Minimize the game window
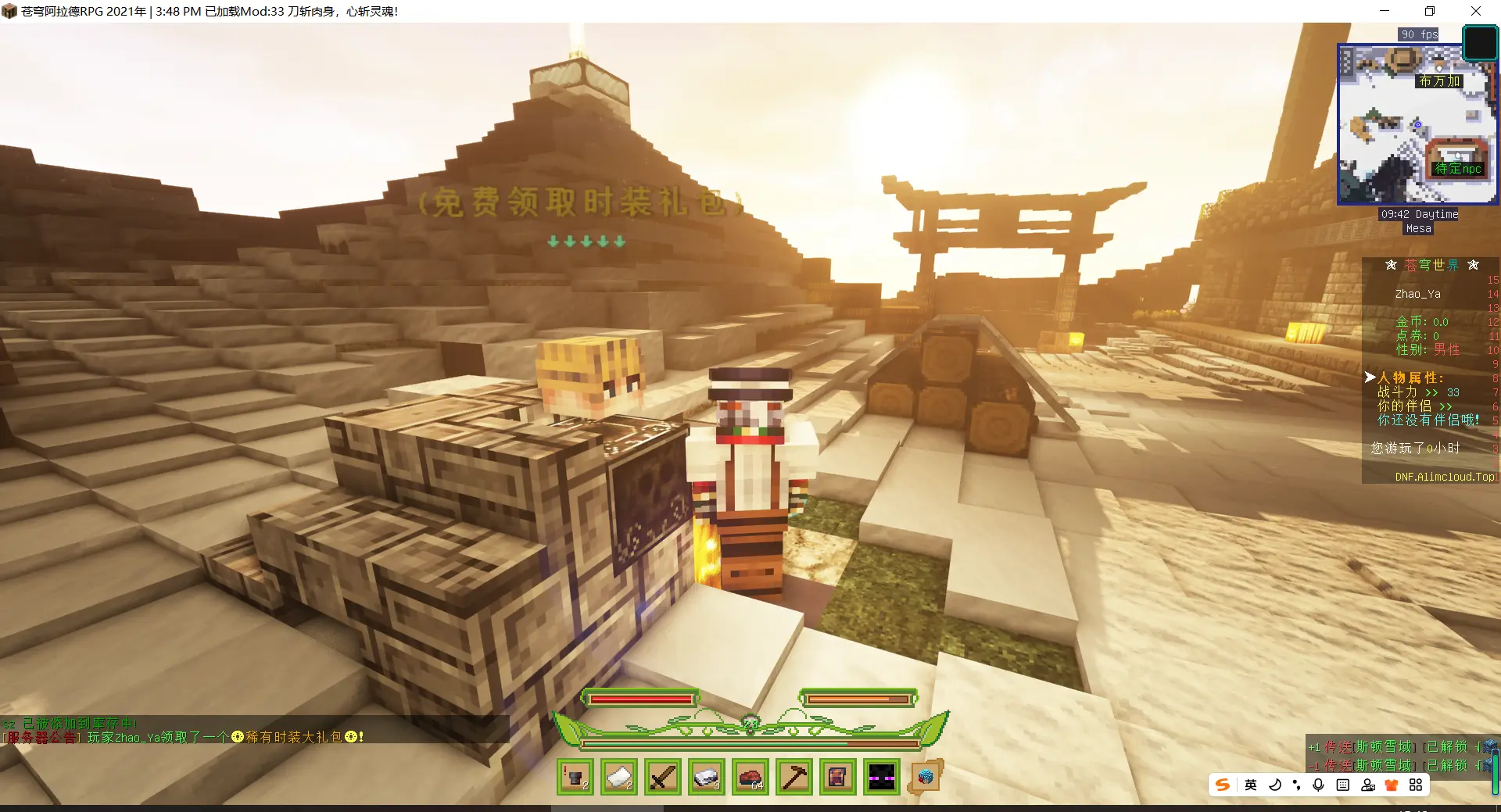1501x812 pixels. 1385,11
